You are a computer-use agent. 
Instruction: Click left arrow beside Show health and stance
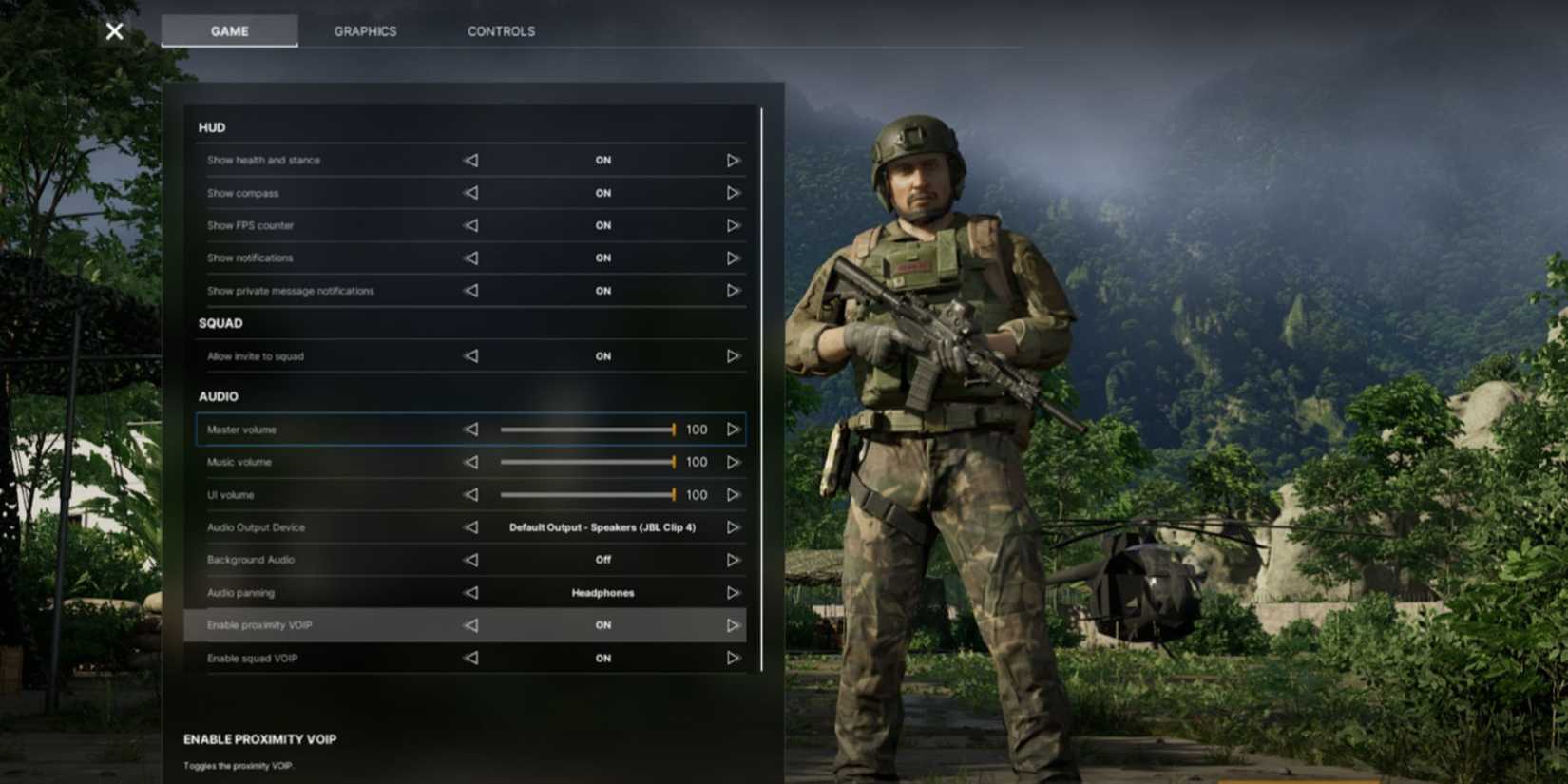tap(470, 160)
